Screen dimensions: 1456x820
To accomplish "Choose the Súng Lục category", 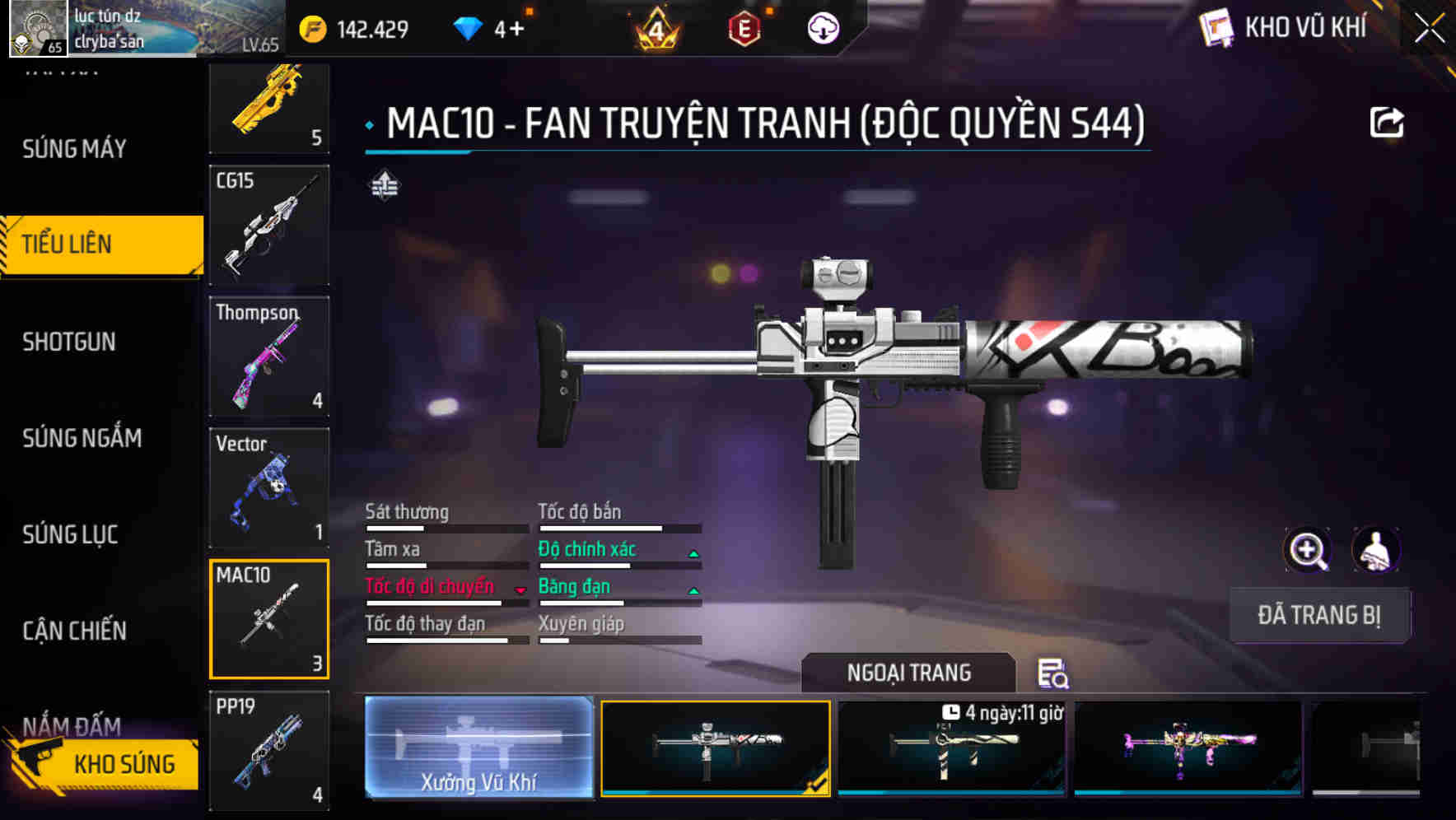I will pyautogui.click(x=70, y=534).
